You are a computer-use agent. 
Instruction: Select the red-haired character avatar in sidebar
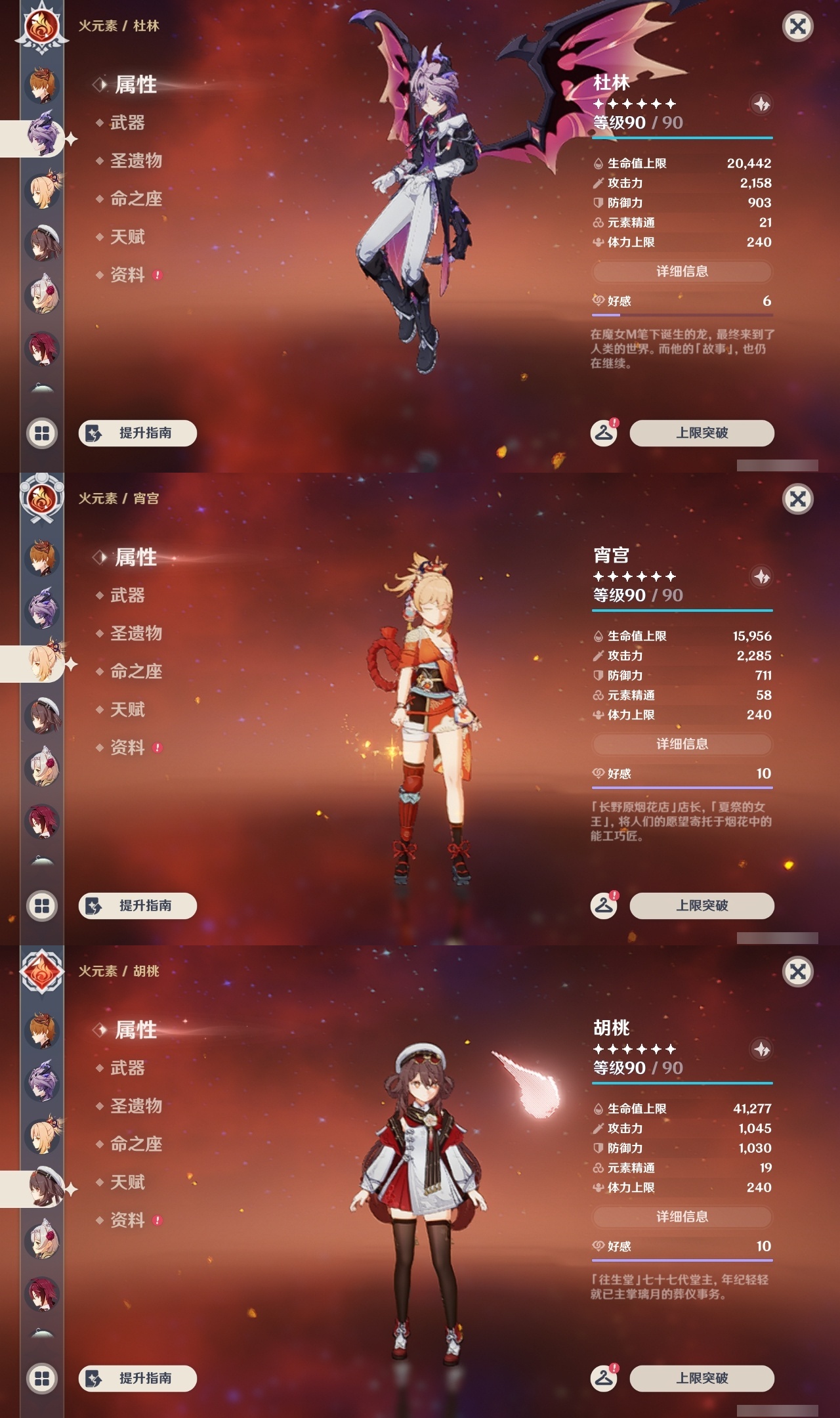[x=41, y=346]
